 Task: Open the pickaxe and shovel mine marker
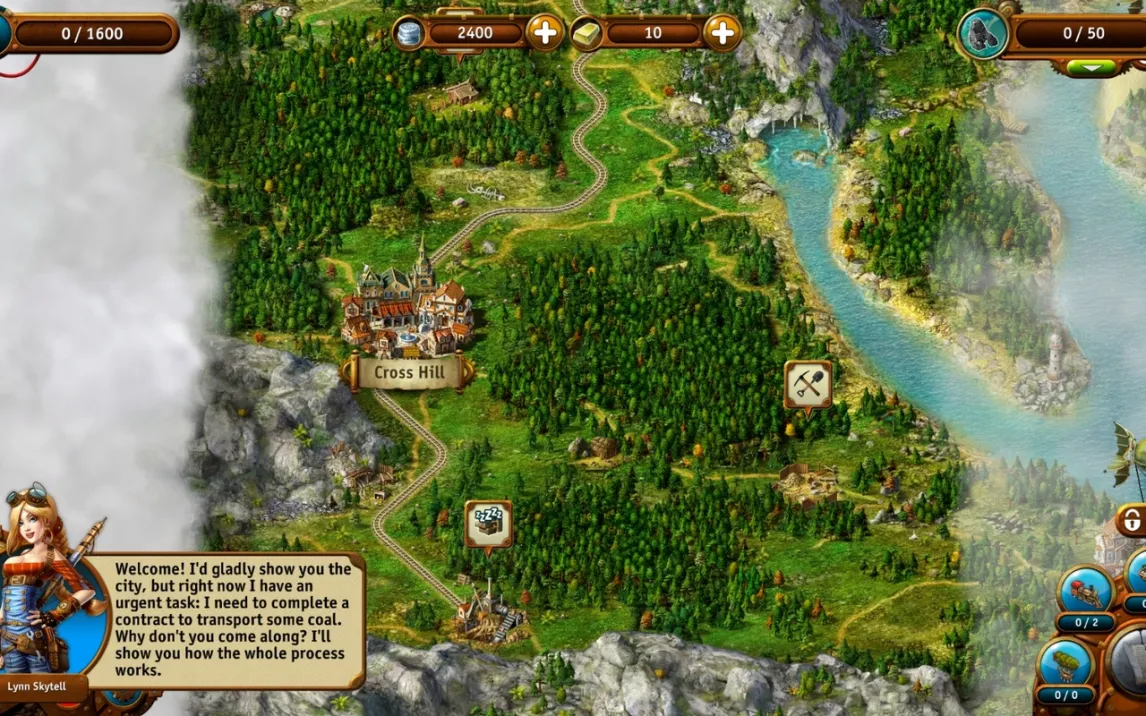point(808,384)
